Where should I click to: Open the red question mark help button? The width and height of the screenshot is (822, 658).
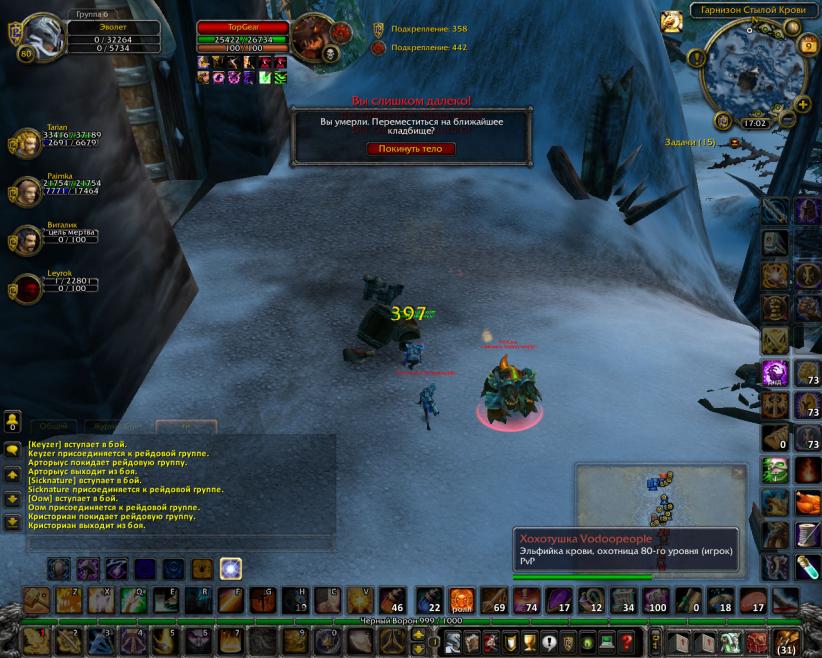pos(627,642)
